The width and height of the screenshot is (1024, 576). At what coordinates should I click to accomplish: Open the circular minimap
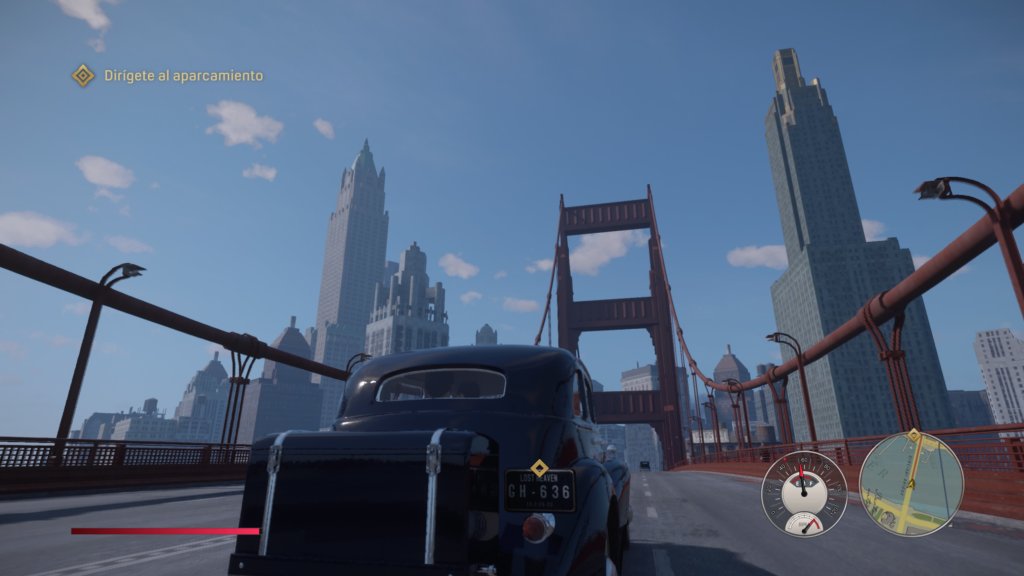click(911, 484)
